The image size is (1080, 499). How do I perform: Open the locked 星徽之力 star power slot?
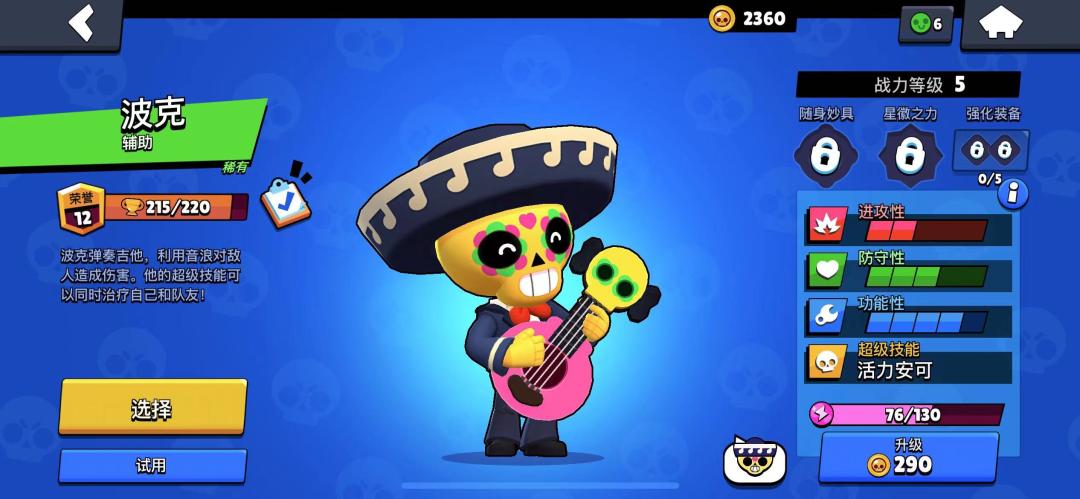pos(909,156)
